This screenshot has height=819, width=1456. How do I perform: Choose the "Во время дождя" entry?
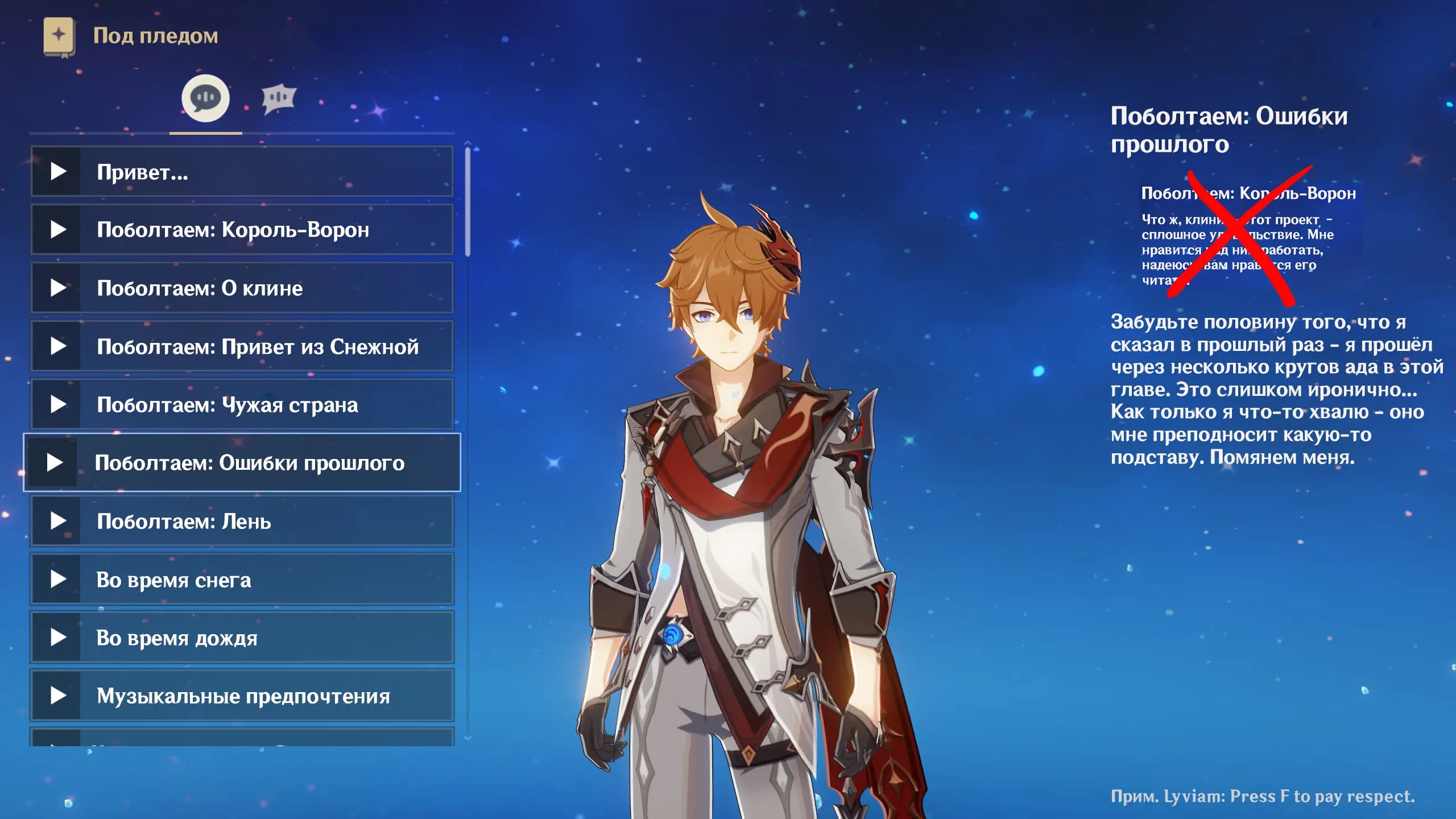(242, 638)
